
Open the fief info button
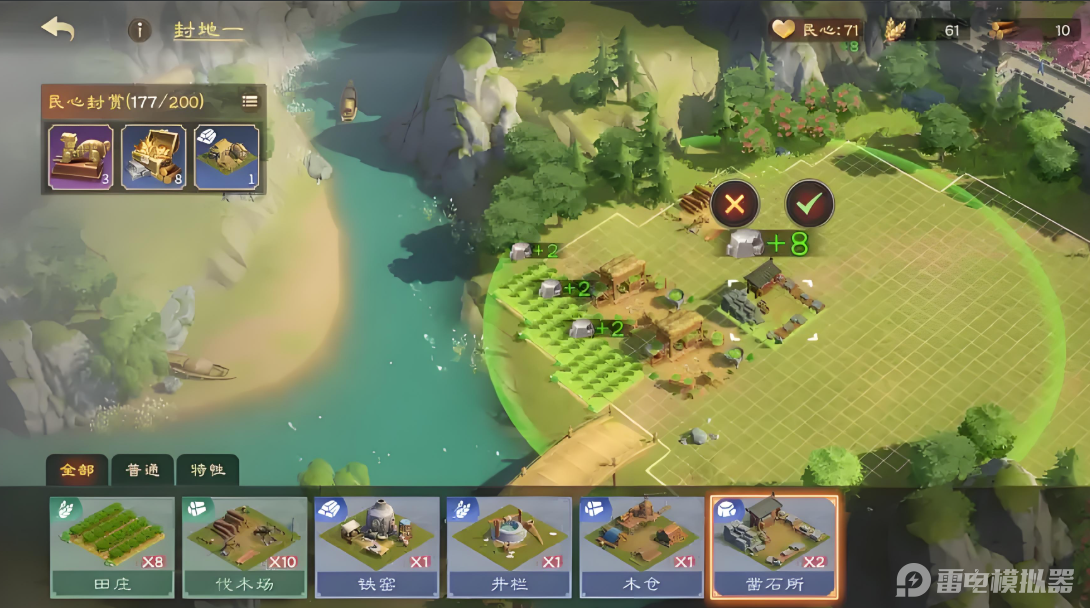point(139,30)
